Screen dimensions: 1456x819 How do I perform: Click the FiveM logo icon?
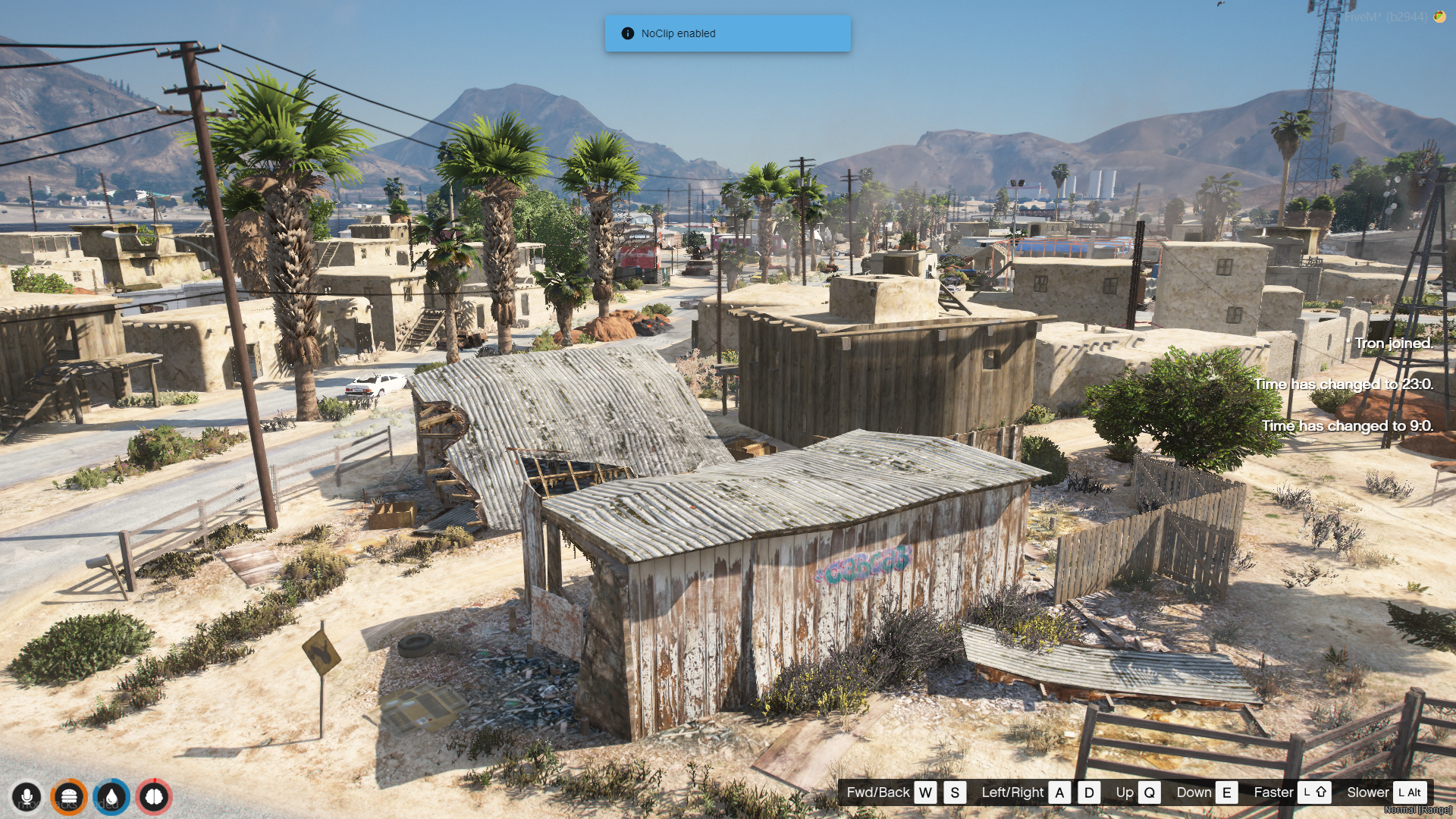click(x=1439, y=16)
